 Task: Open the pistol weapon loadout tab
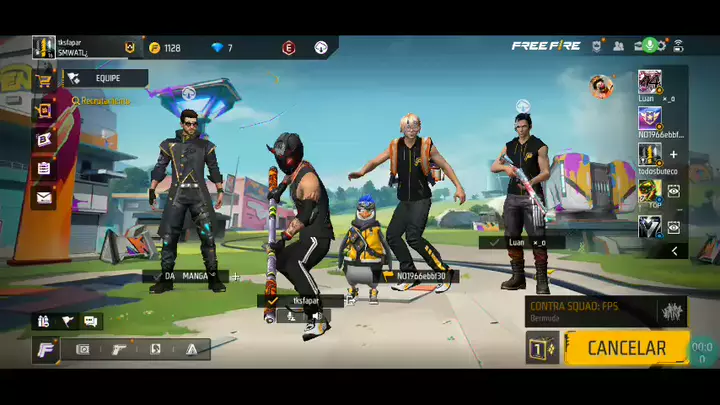[119, 349]
